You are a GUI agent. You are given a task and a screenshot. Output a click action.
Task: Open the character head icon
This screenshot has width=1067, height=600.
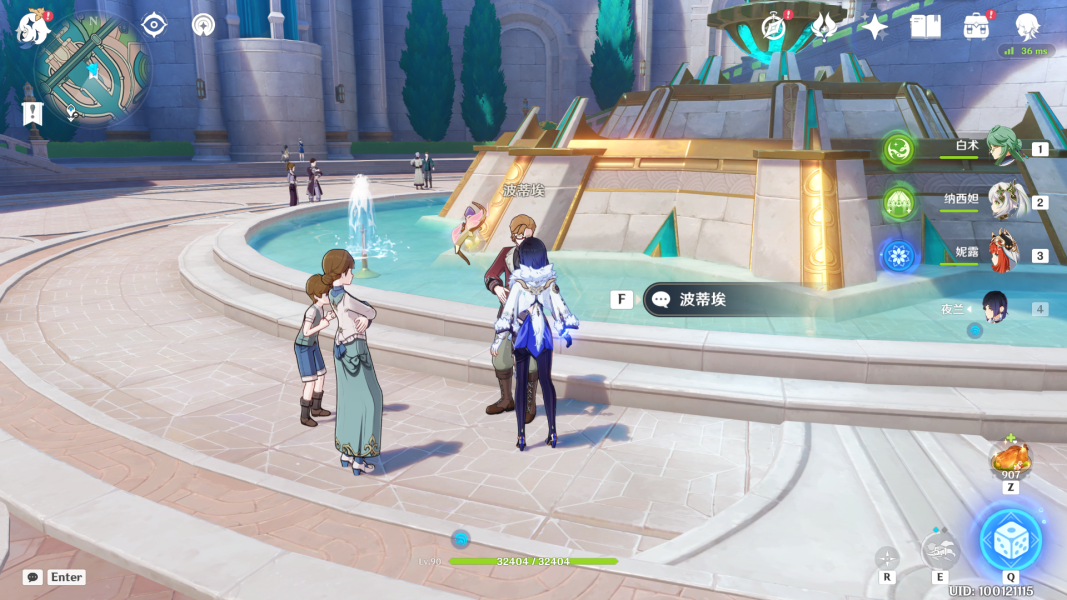1027,26
